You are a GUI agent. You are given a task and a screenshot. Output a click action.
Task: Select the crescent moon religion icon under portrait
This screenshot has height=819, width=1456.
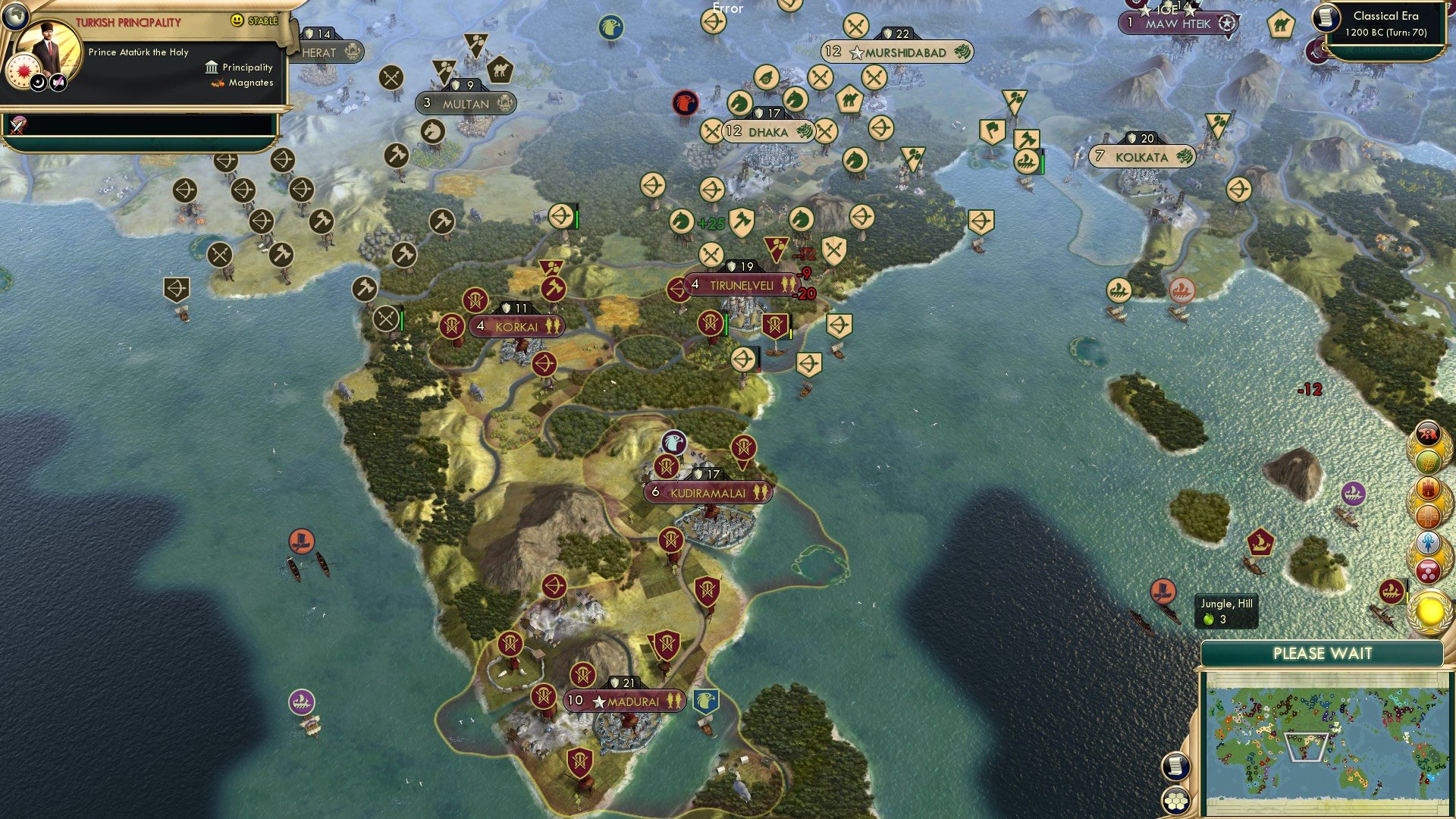coord(37,82)
